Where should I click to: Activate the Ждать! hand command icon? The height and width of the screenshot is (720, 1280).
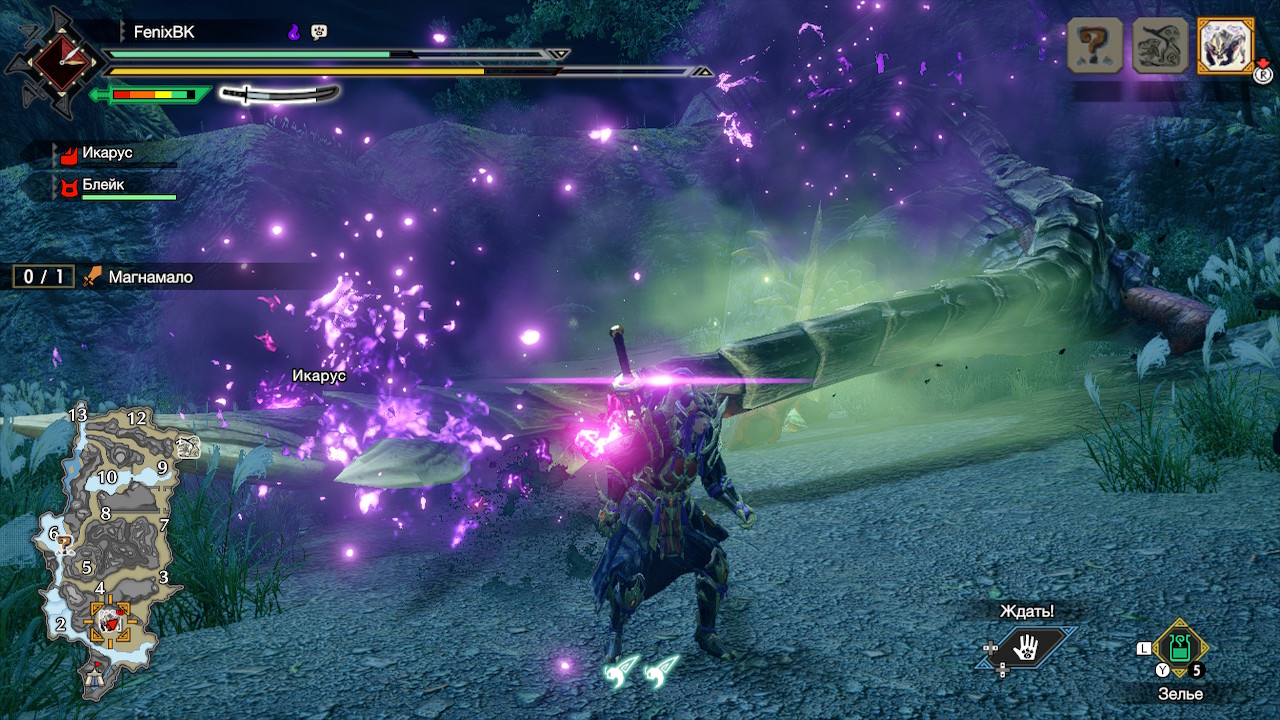(1024, 649)
